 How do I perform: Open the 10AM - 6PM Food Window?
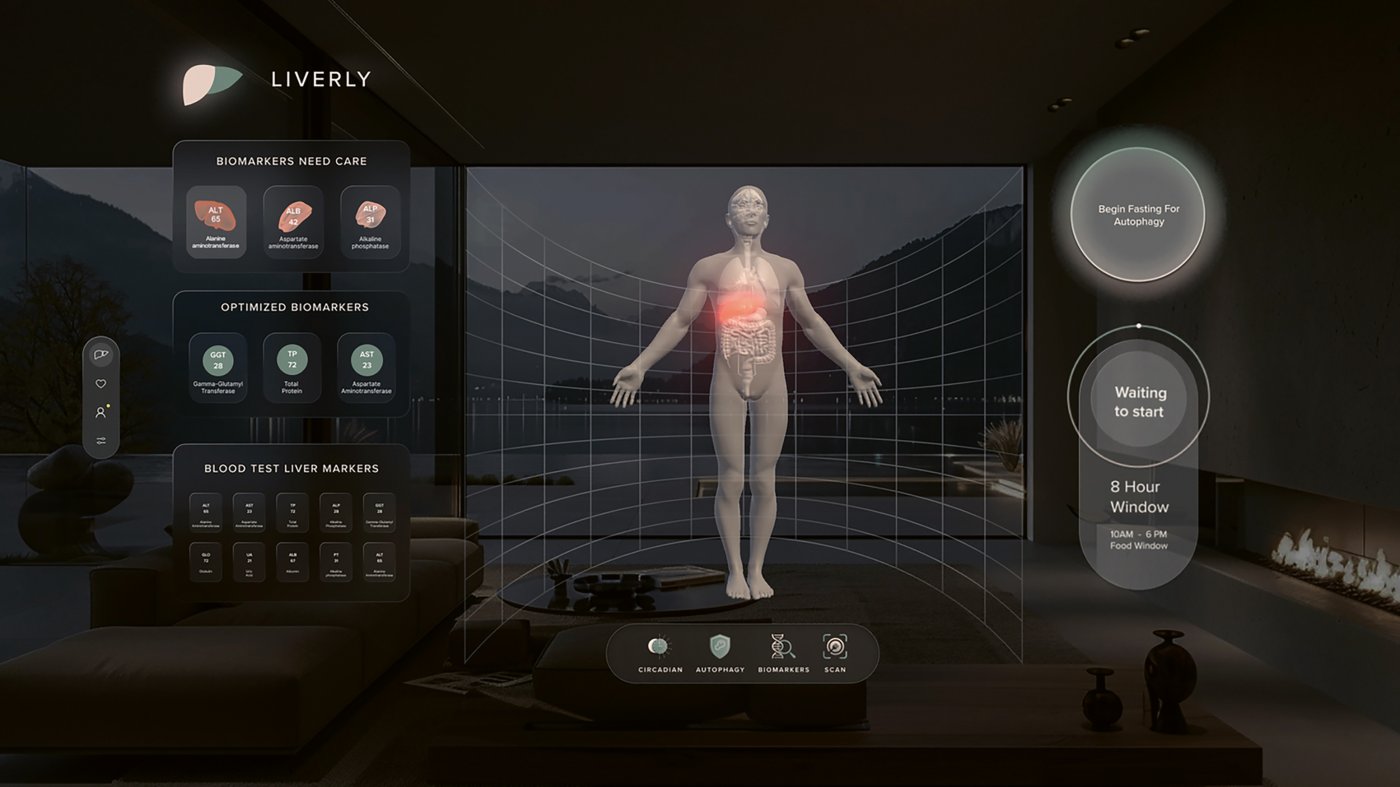point(1138,539)
